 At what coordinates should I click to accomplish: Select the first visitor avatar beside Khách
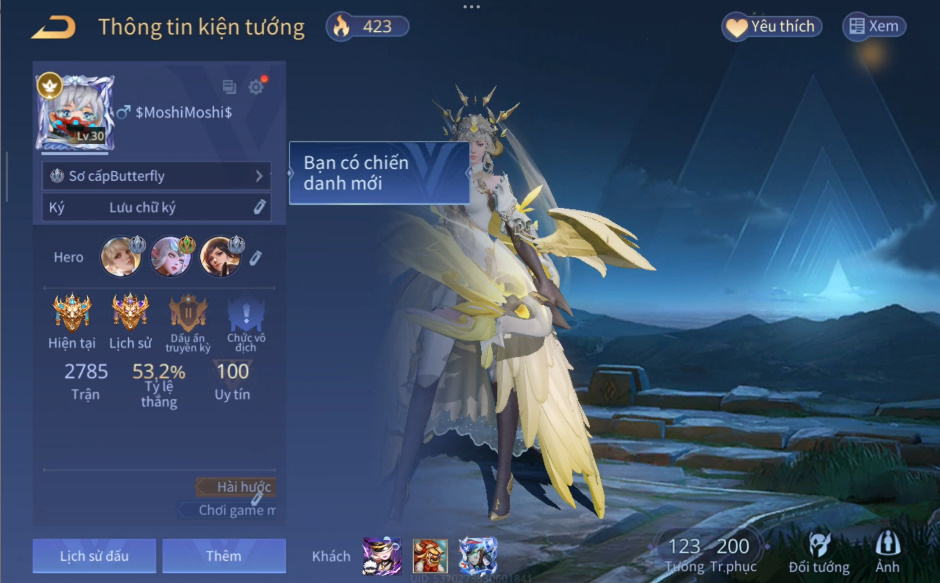click(381, 555)
